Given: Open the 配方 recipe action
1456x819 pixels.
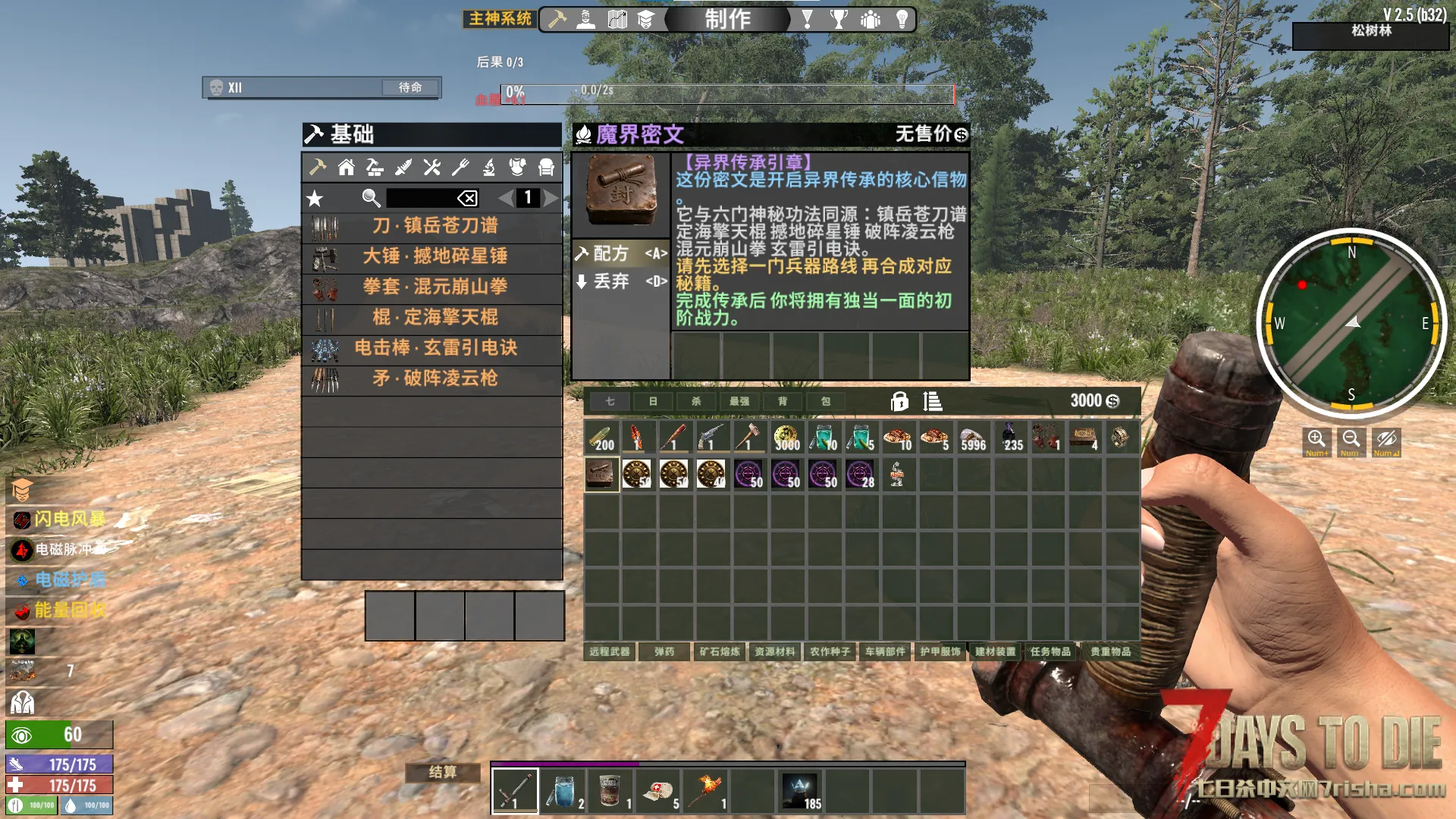Looking at the screenshot, I should (x=620, y=253).
